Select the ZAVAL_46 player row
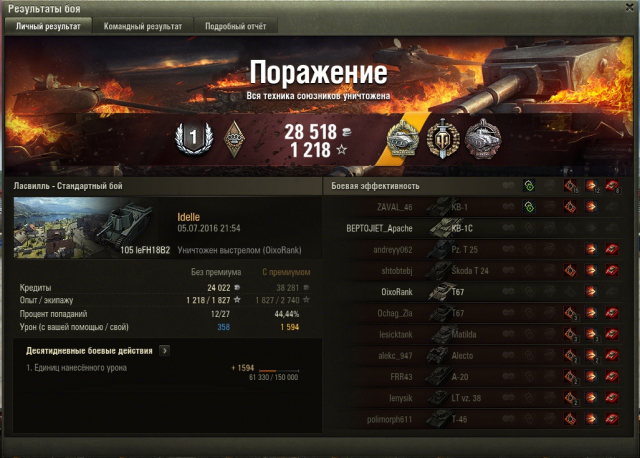640x458 pixels. (x=380, y=207)
